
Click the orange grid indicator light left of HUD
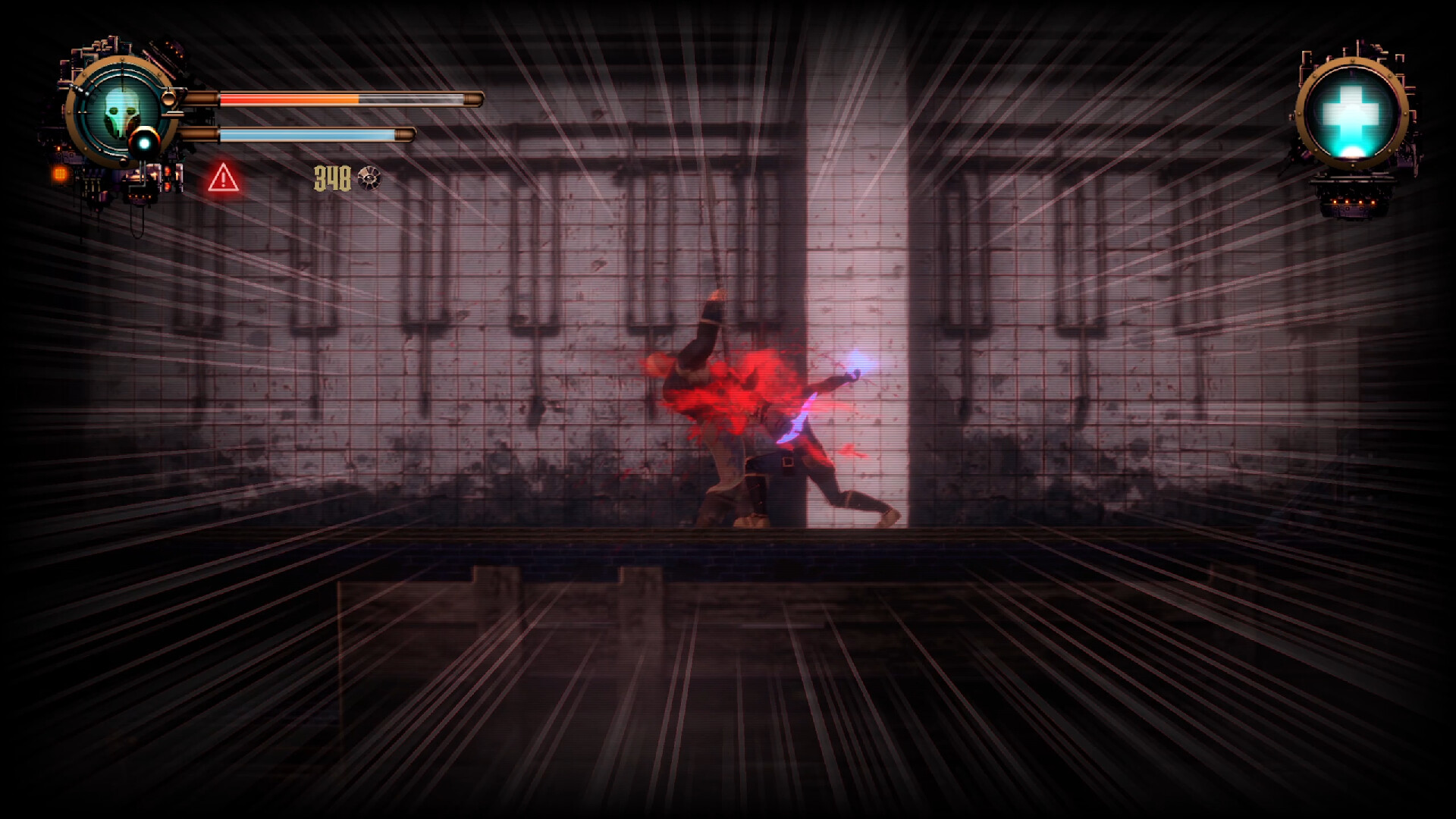[61, 173]
